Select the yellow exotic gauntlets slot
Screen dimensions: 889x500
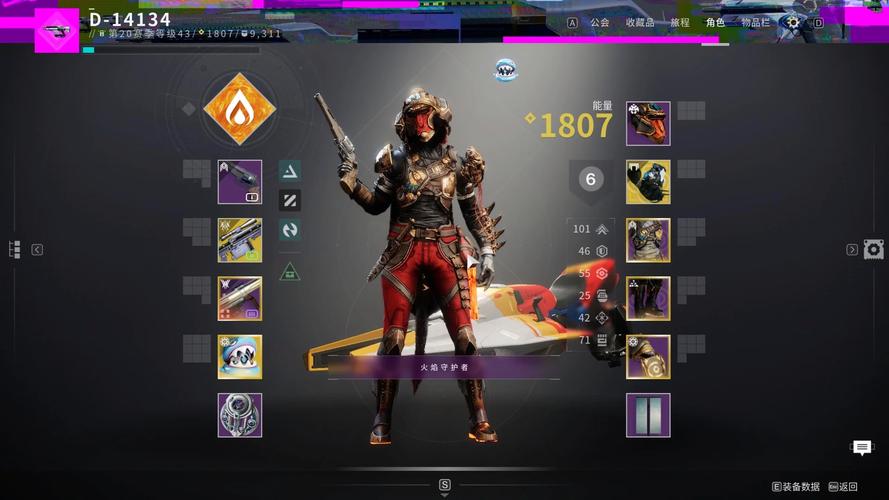[x=648, y=182]
